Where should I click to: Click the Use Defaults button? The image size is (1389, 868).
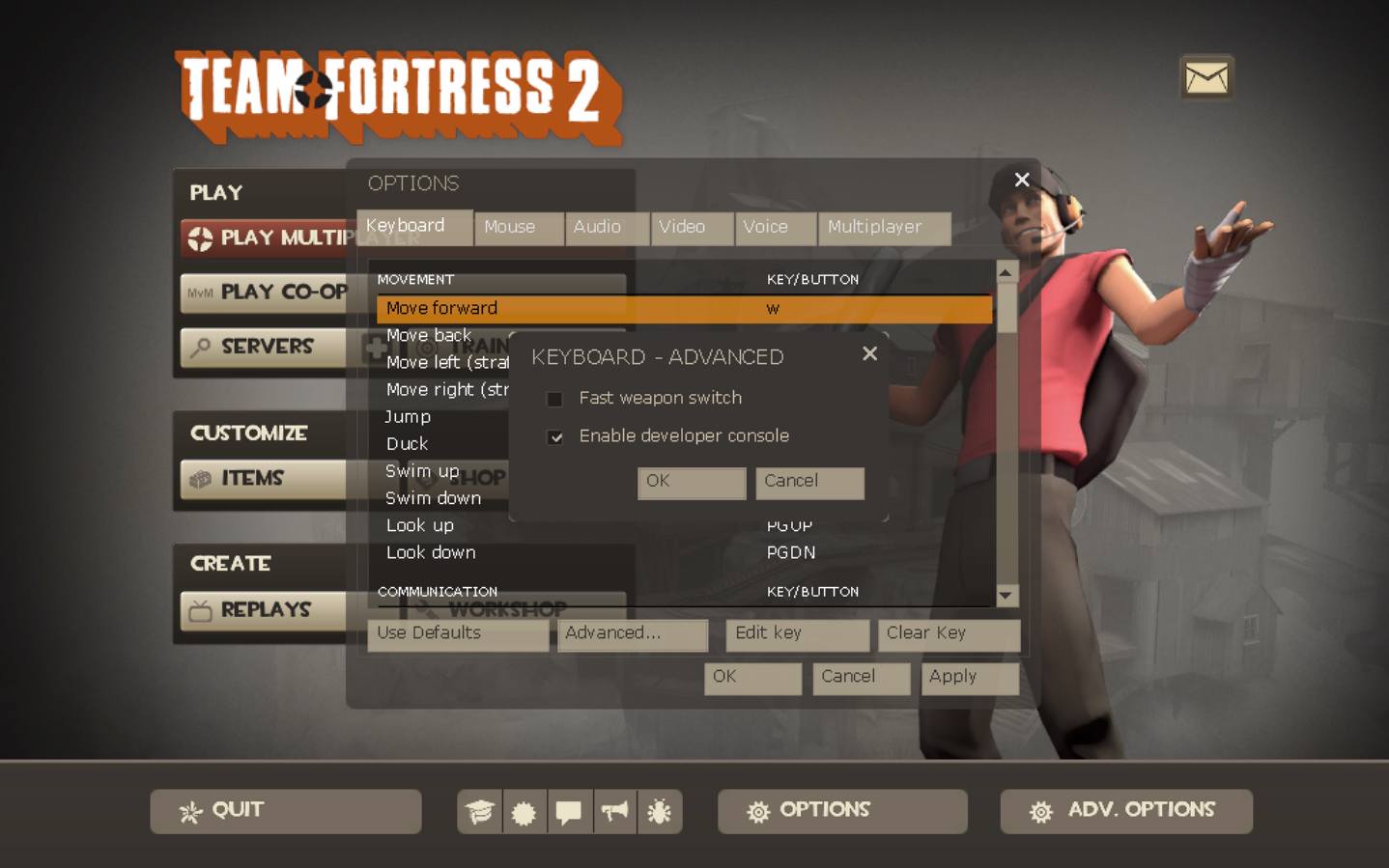pyautogui.click(x=456, y=634)
